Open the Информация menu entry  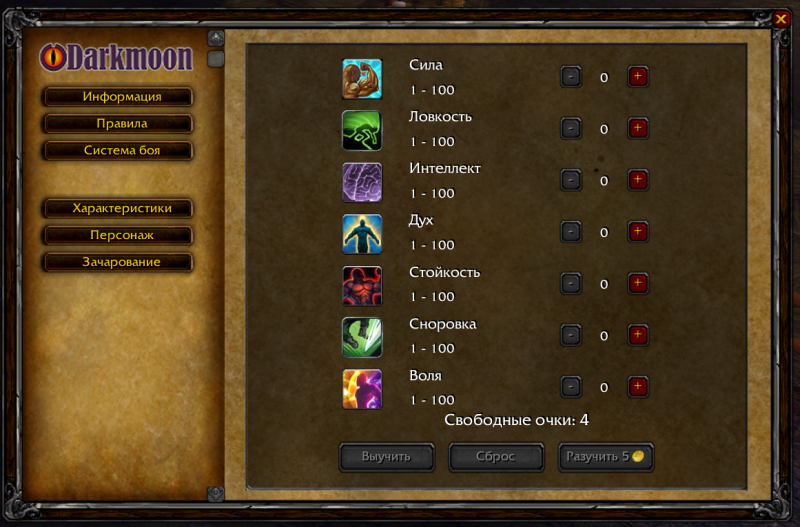(118, 97)
